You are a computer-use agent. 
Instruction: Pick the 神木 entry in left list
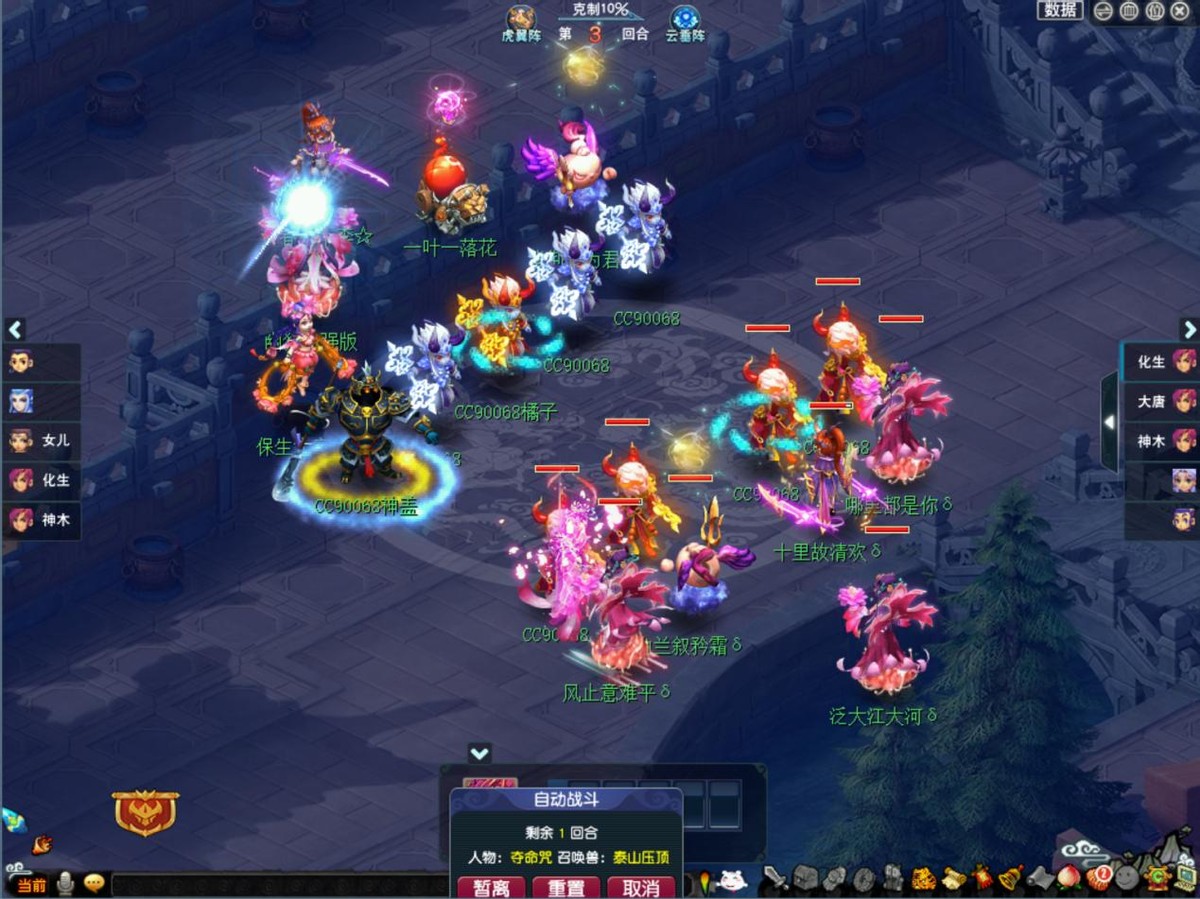pos(41,520)
